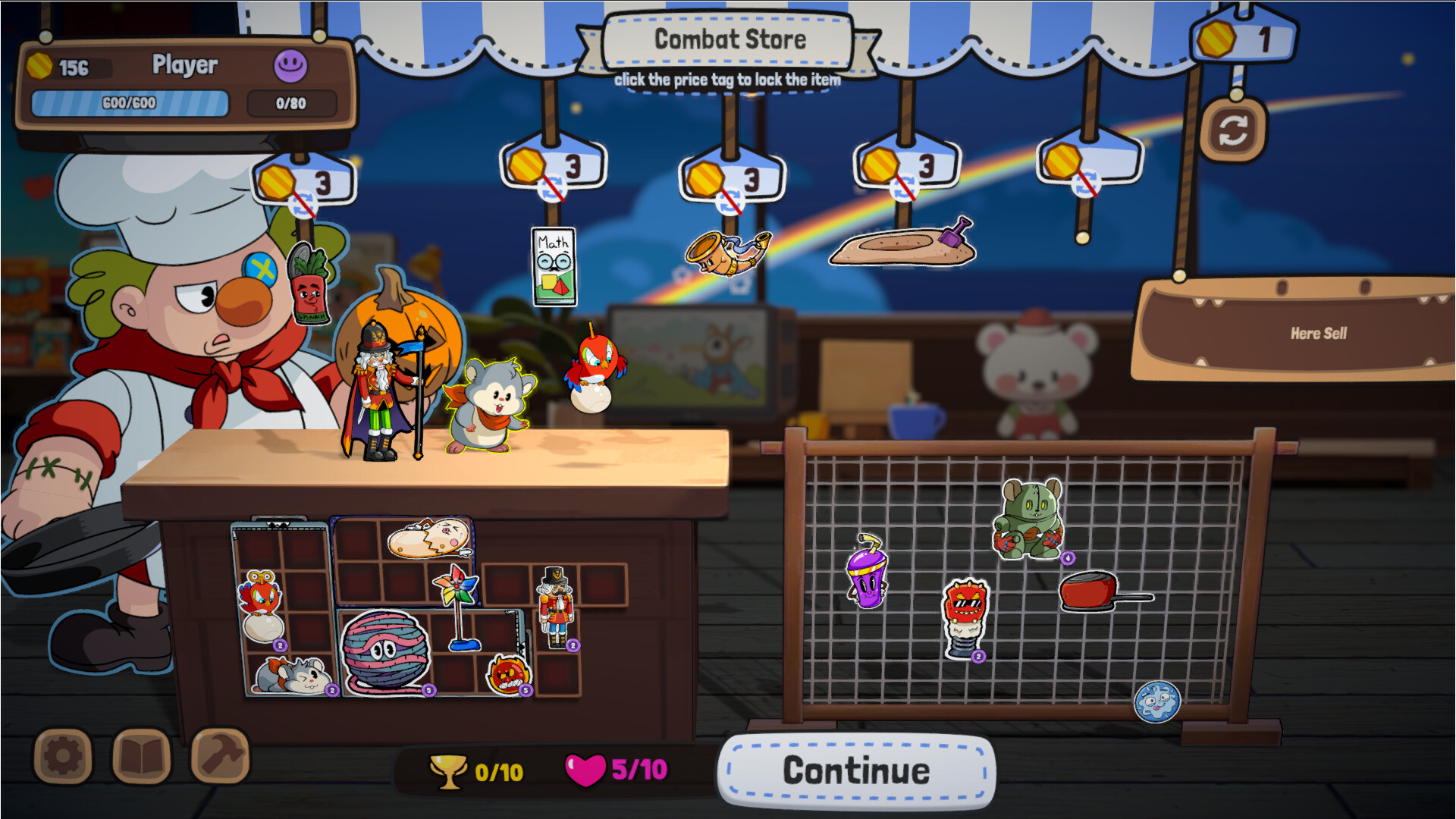The image size is (1456, 819).
Task: Click the smiley face next to Player name
Action: [x=290, y=65]
